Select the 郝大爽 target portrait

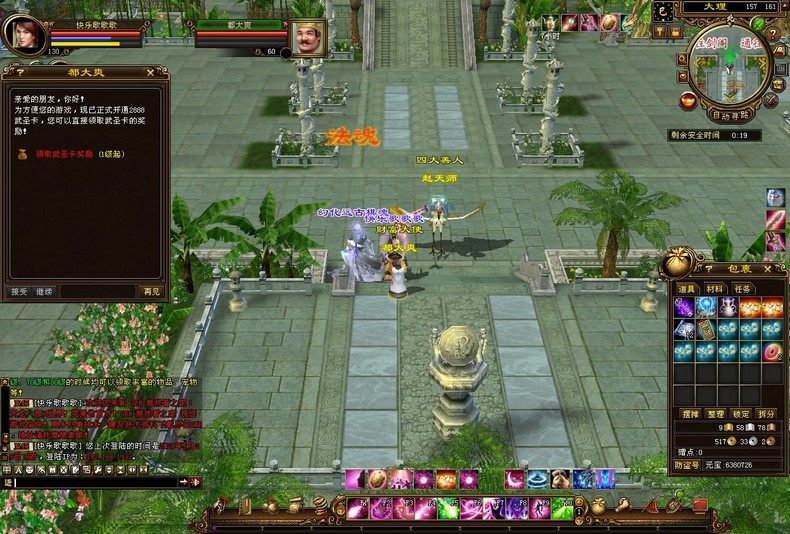[308, 36]
